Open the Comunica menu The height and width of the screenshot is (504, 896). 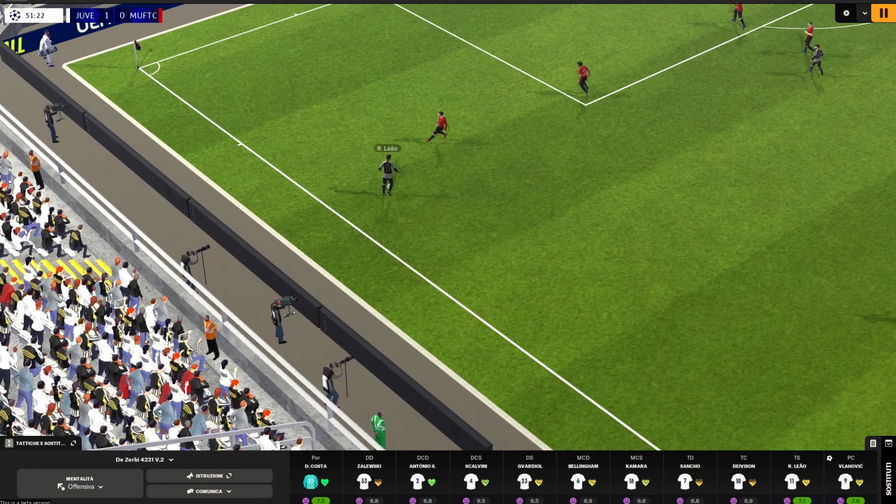(x=209, y=491)
